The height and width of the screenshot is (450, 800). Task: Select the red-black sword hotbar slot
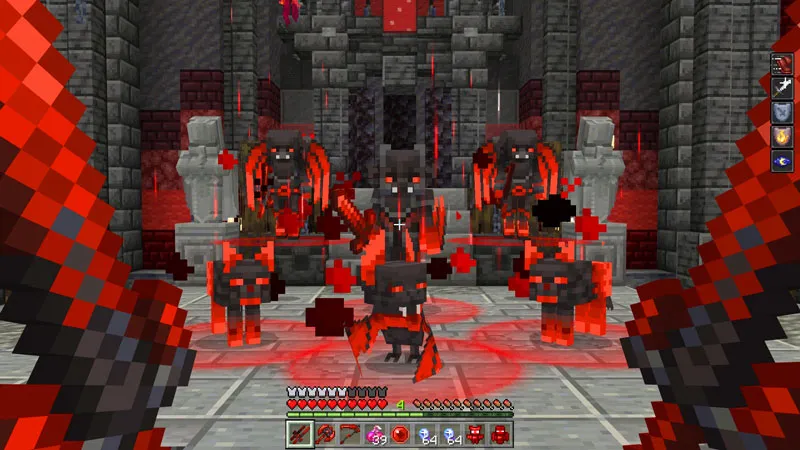pyautogui.click(x=299, y=433)
